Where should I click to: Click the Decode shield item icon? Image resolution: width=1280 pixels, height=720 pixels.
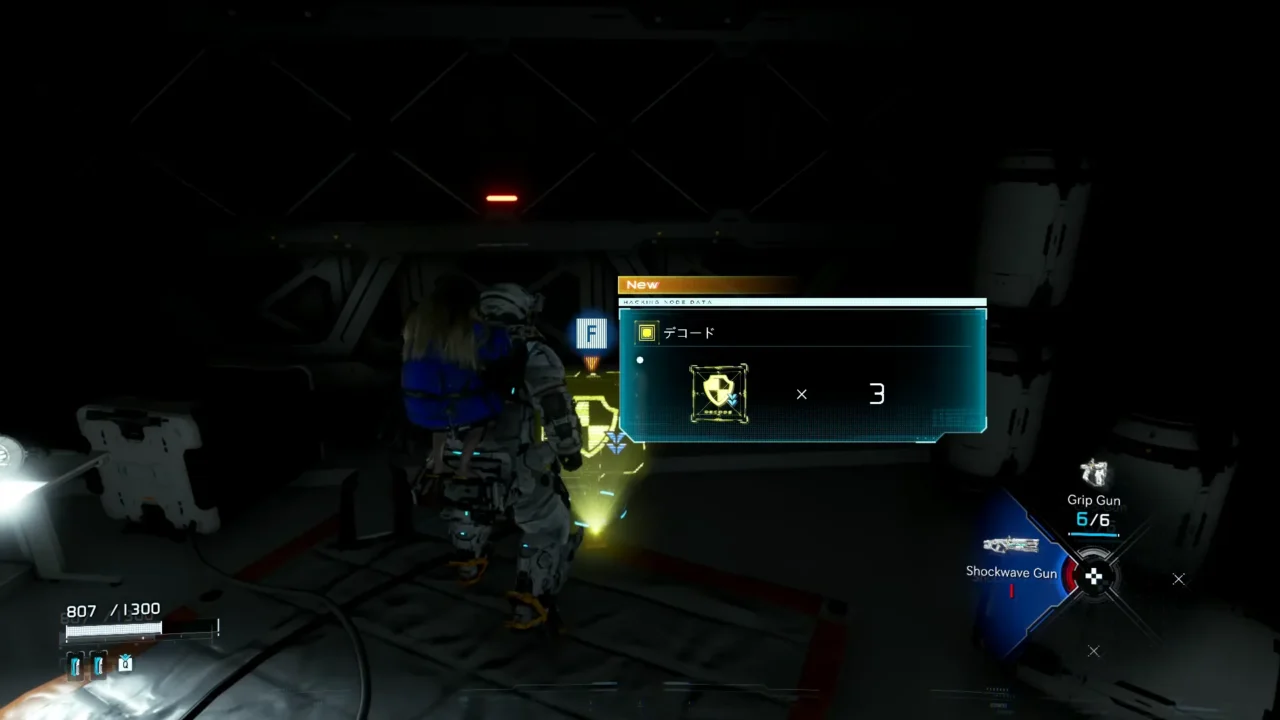(x=719, y=393)
